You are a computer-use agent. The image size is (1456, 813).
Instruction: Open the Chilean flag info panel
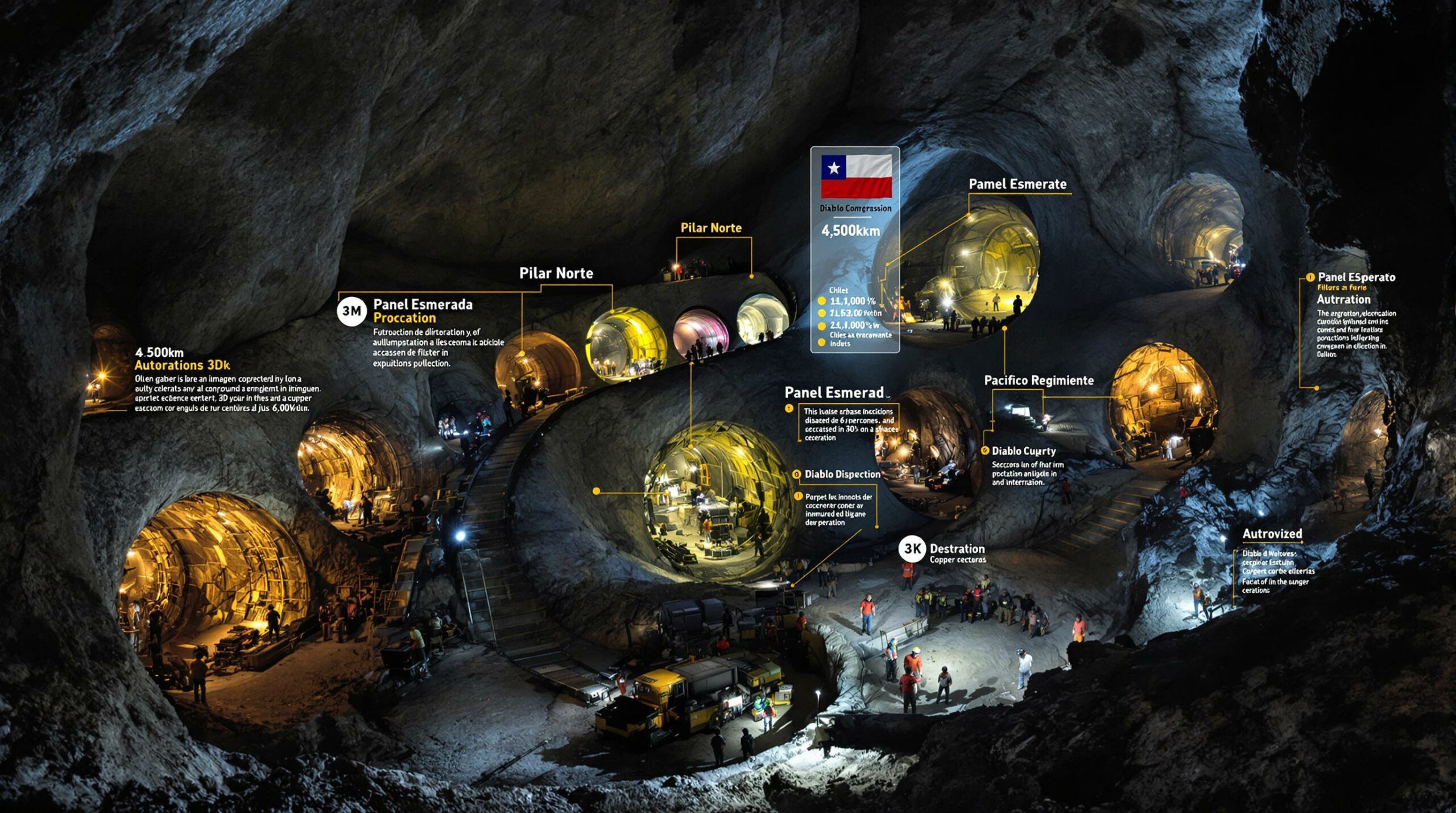(855, 249)
